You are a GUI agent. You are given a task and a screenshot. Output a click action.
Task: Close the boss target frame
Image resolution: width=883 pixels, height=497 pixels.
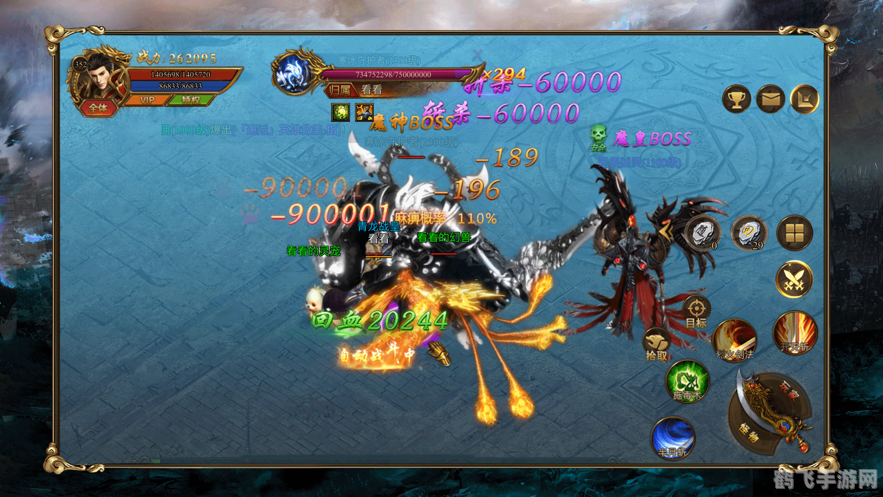tap(478, 57)
